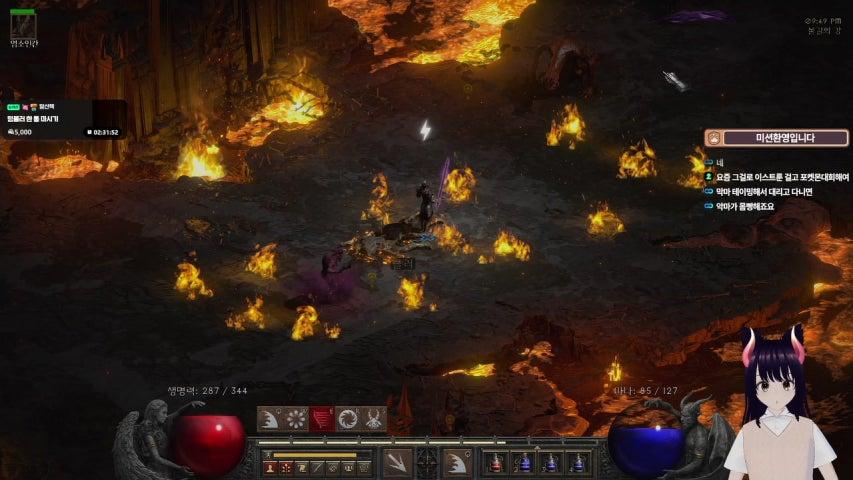Viewport: 853px width, 480px height.
Task: Open the stream mission banner showing 5,000
Action: [62, 119]
